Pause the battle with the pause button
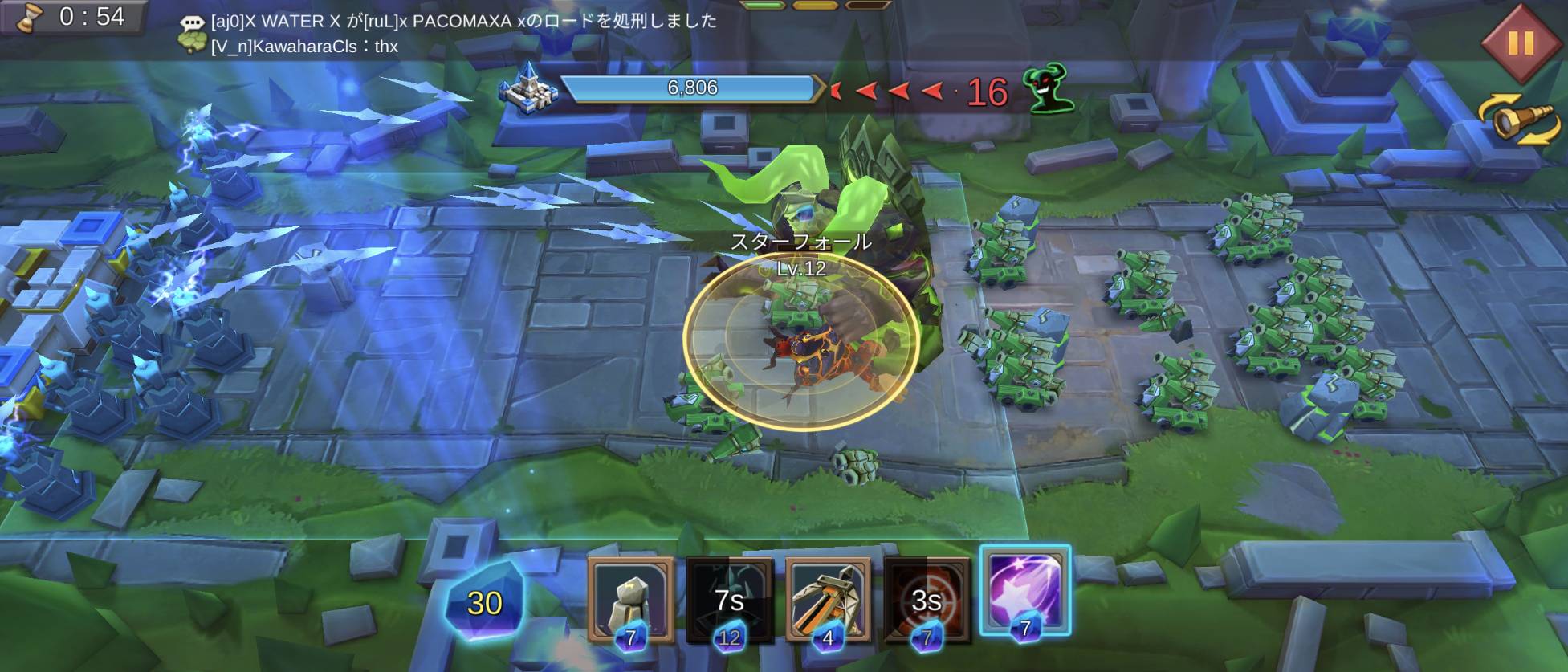 pos(1519,43)
